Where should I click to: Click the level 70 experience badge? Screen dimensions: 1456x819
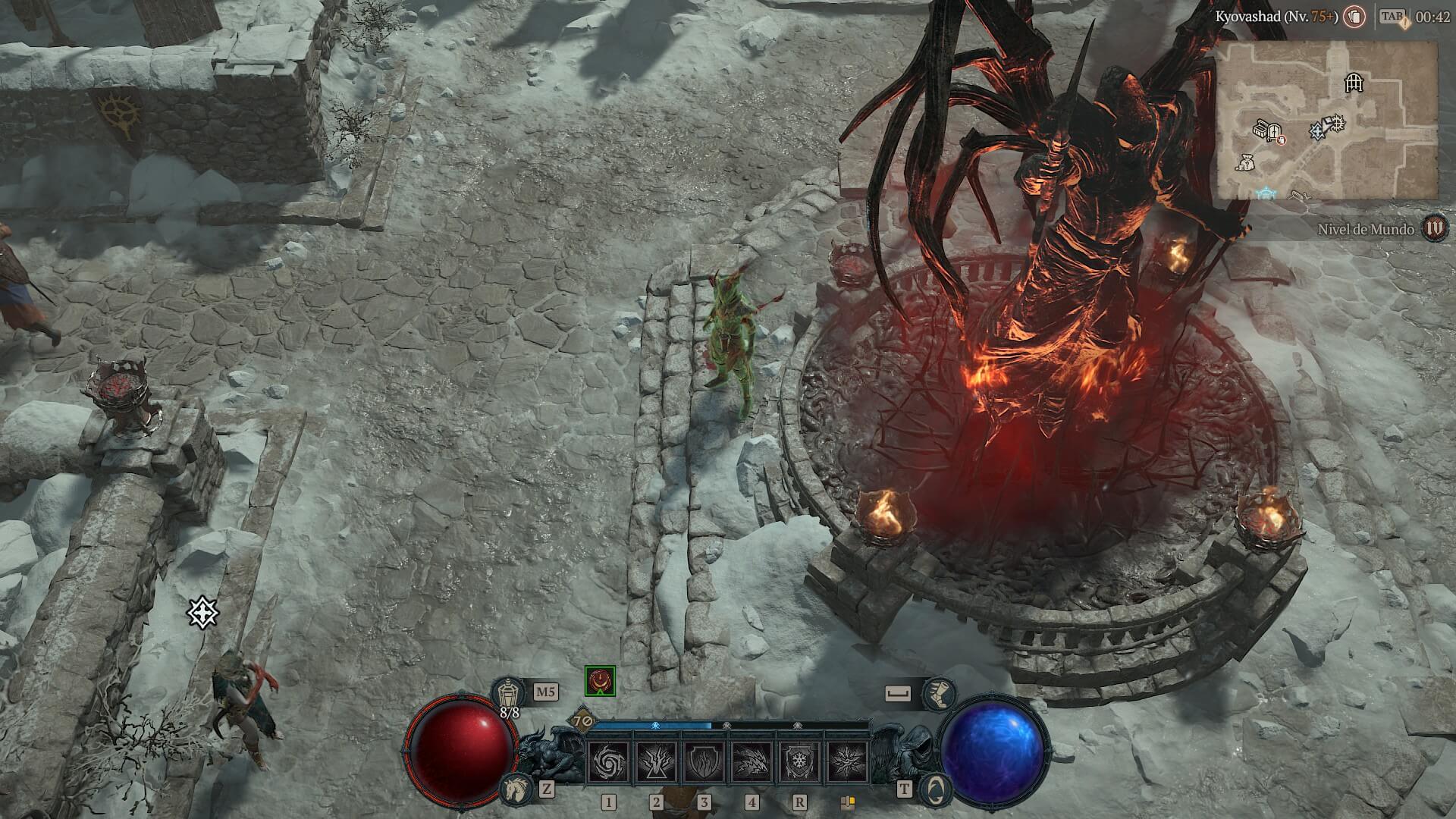[x=582, y=720]
